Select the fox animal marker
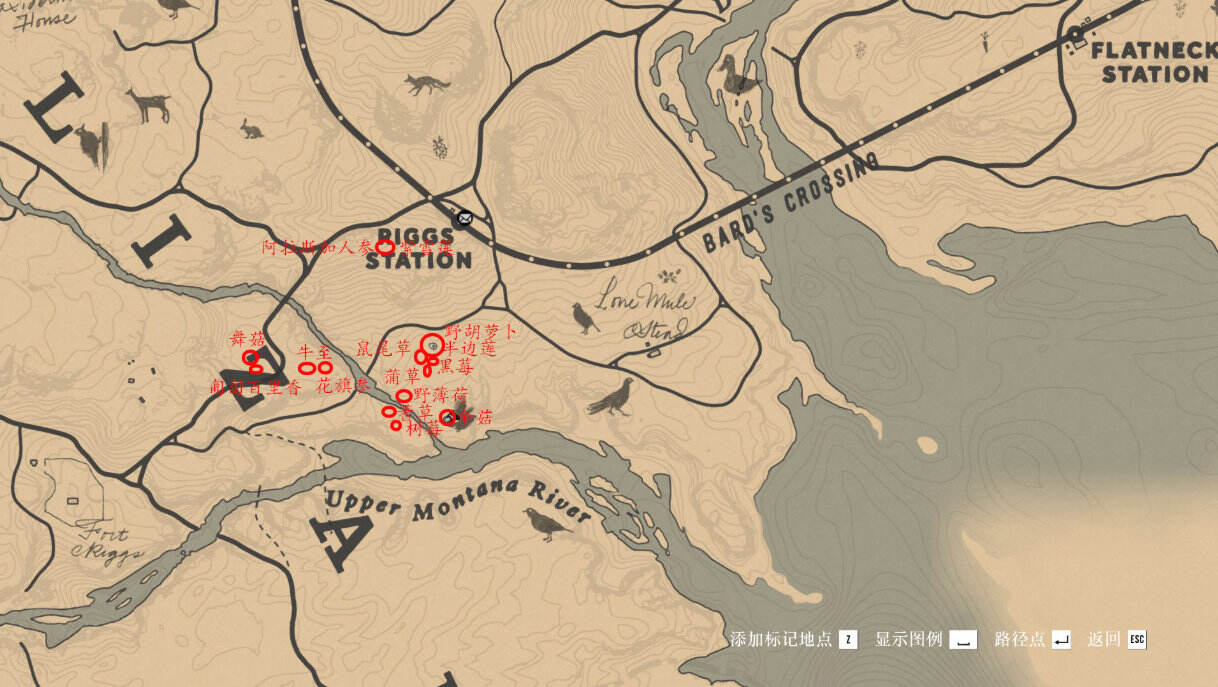 point(427,84)
